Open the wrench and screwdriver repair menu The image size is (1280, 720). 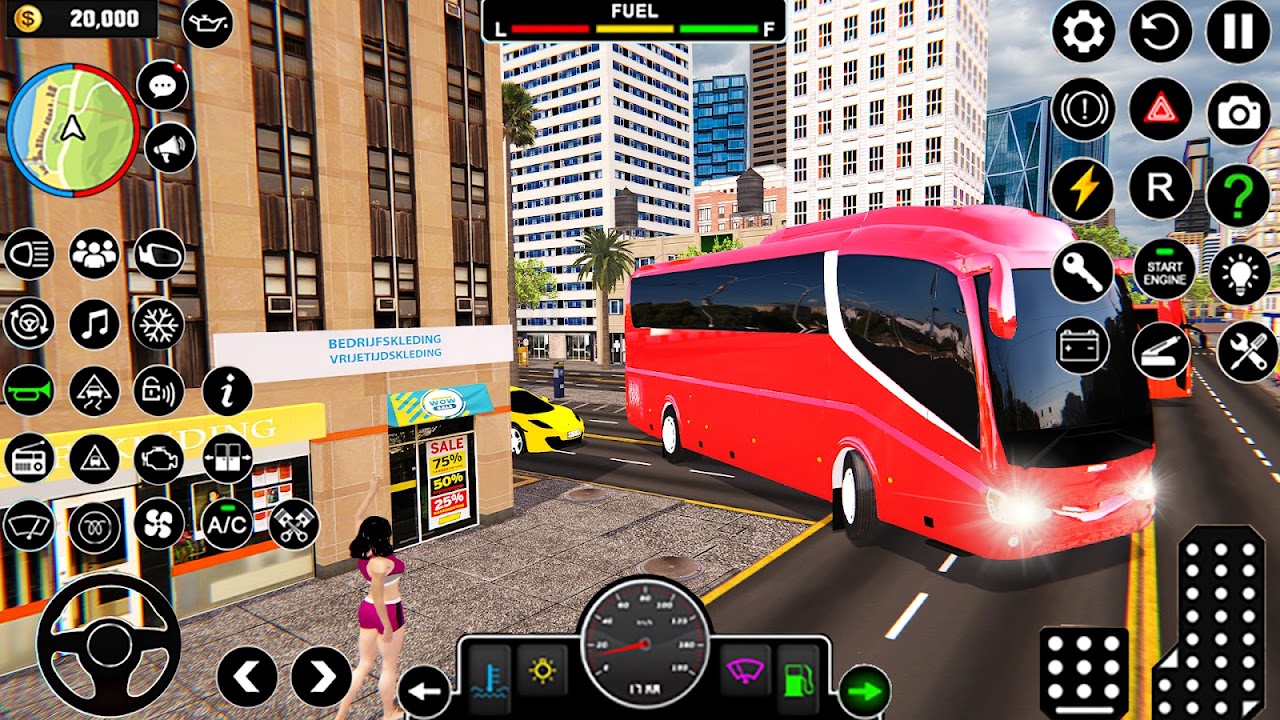[1247, 351]
